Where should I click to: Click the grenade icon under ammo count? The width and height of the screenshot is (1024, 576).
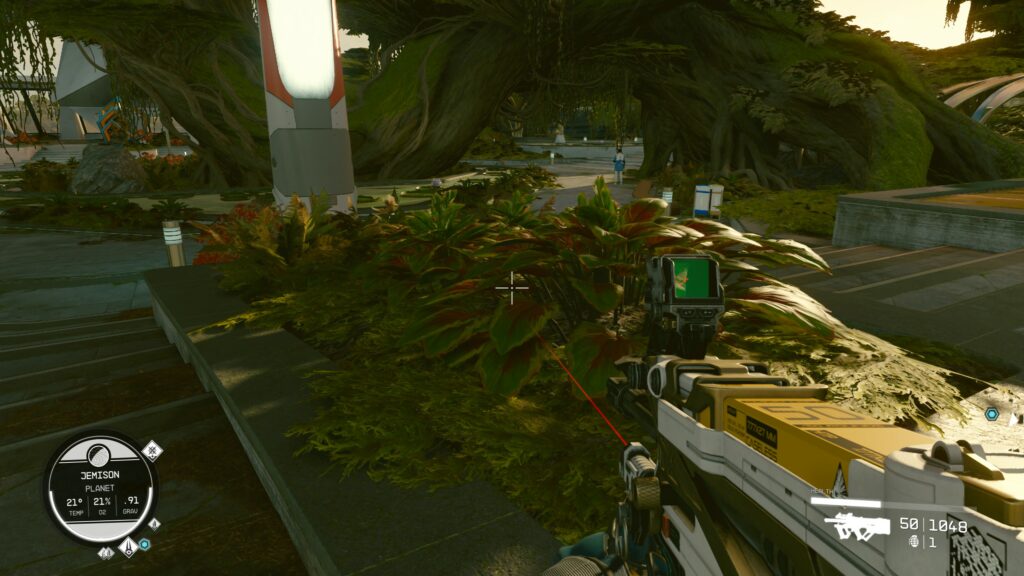[913, 541]
